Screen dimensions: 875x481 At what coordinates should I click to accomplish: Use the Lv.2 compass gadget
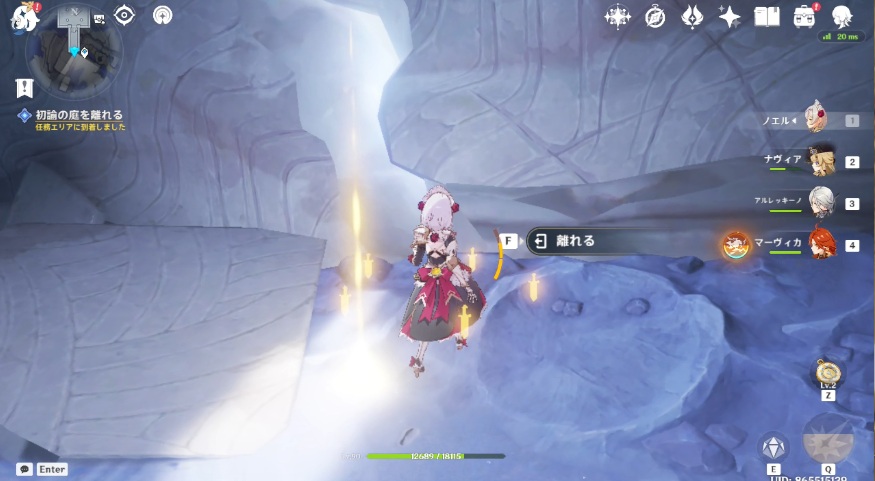point(828,374)
